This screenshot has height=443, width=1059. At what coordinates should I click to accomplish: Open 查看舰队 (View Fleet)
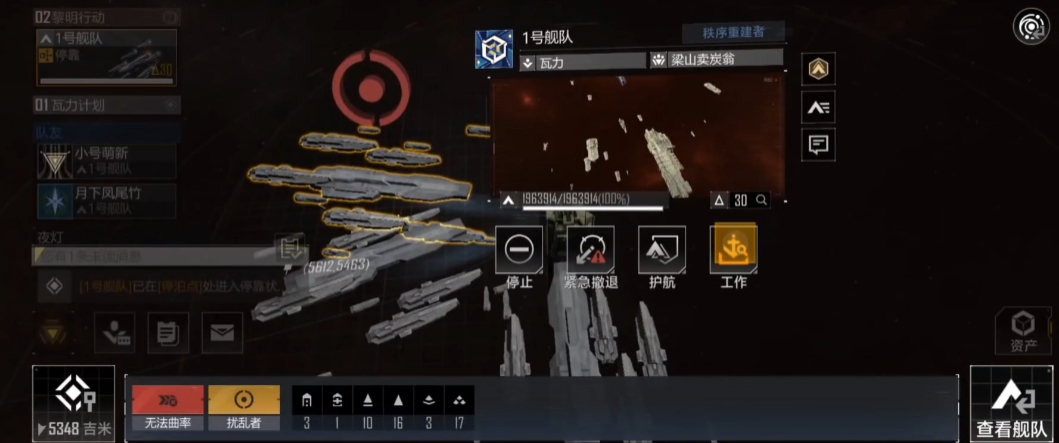(x=1013, y=403)
